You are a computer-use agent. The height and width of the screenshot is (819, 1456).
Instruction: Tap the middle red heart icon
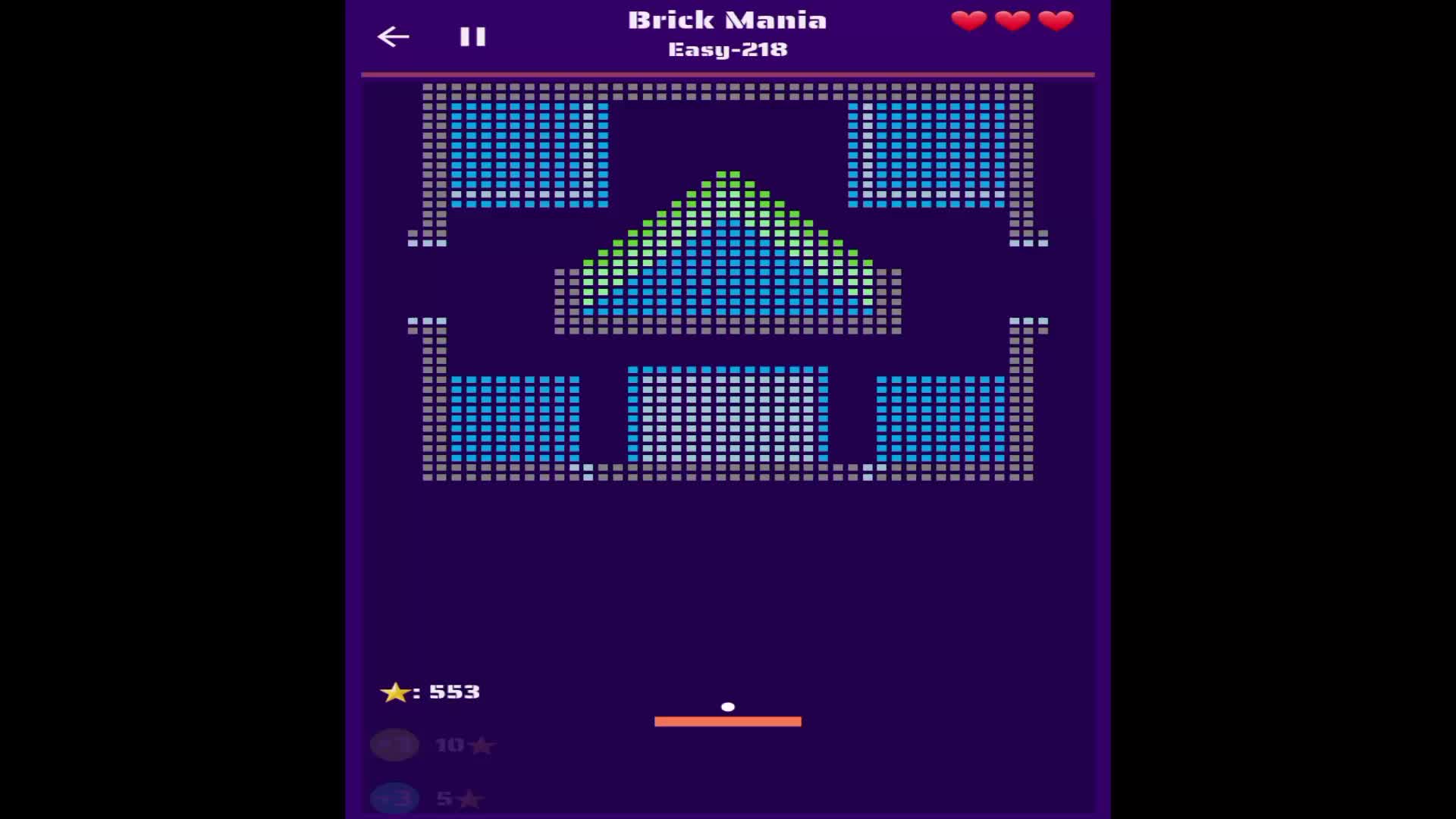click(1011, 20)
